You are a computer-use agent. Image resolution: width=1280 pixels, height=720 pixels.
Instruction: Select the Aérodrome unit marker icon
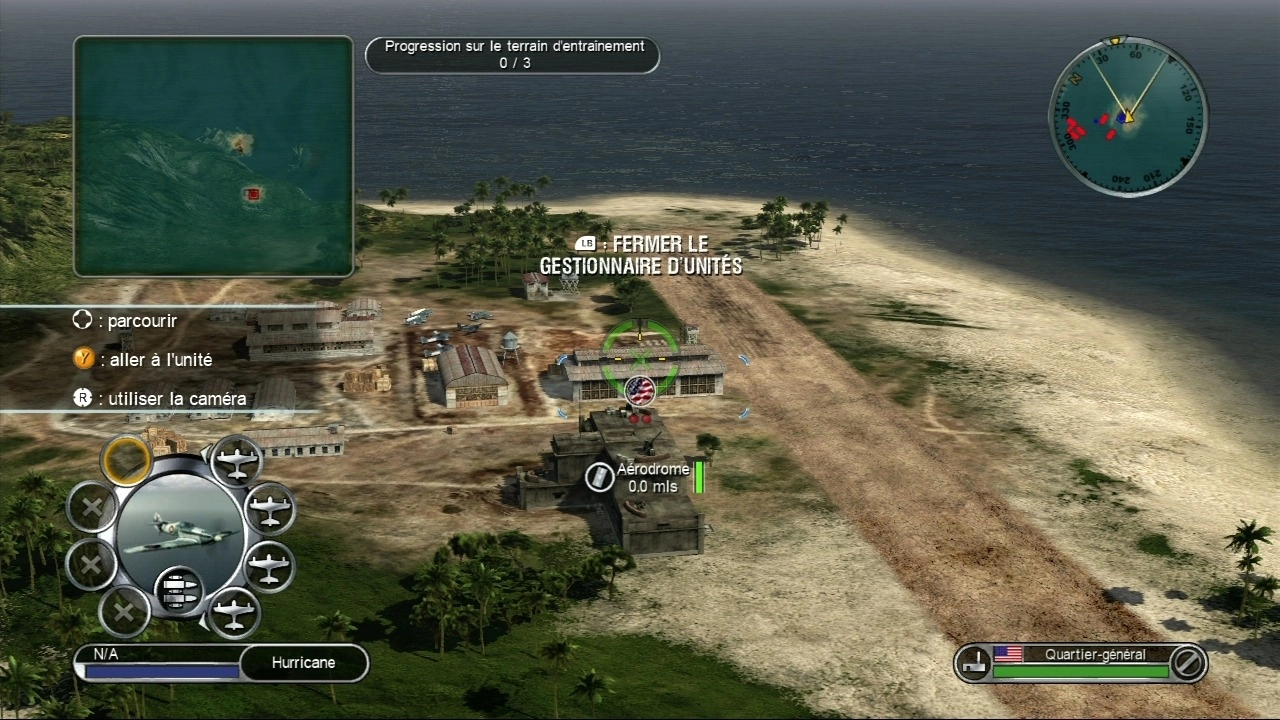[599, 477]
